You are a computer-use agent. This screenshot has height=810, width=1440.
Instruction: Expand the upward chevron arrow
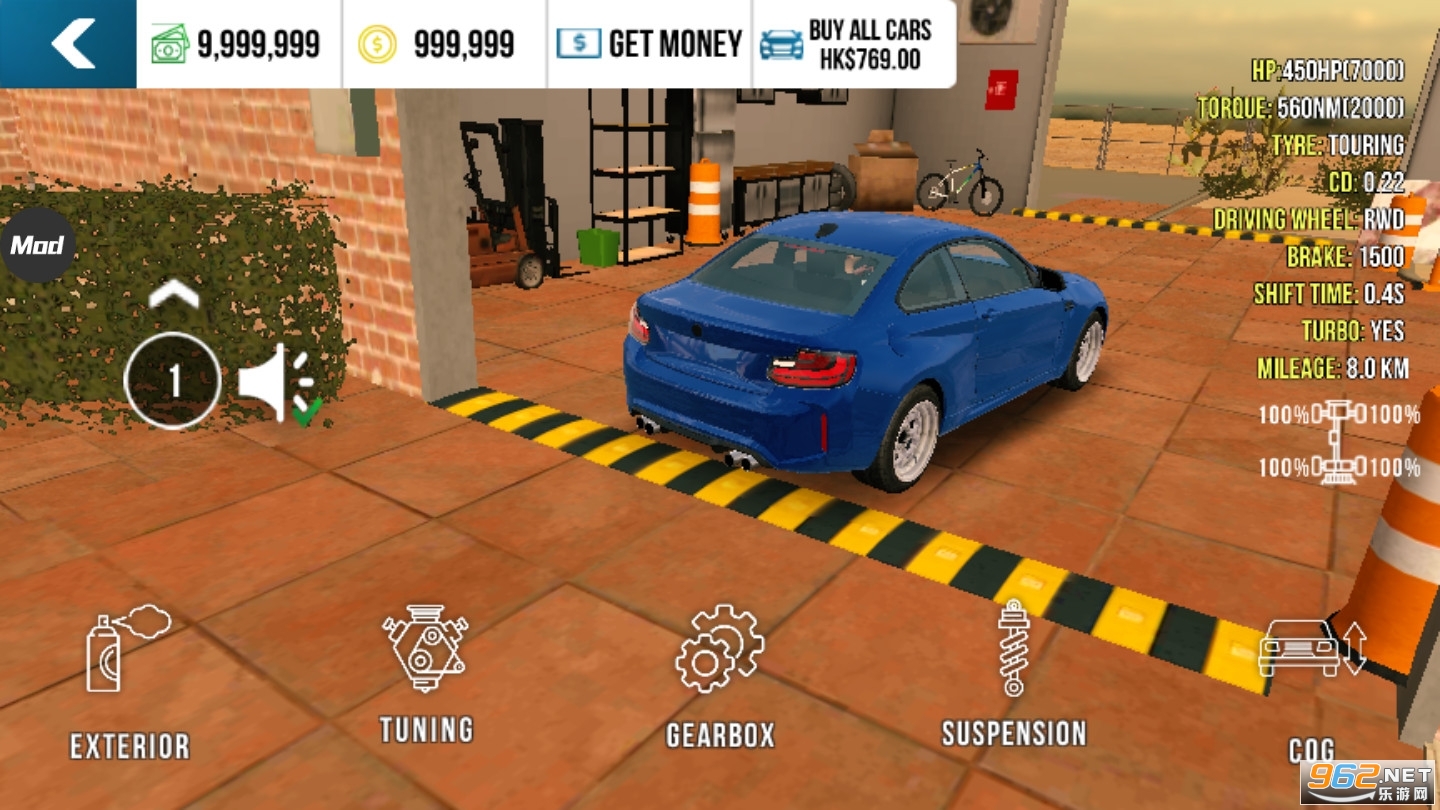click(x=176, y=293)
